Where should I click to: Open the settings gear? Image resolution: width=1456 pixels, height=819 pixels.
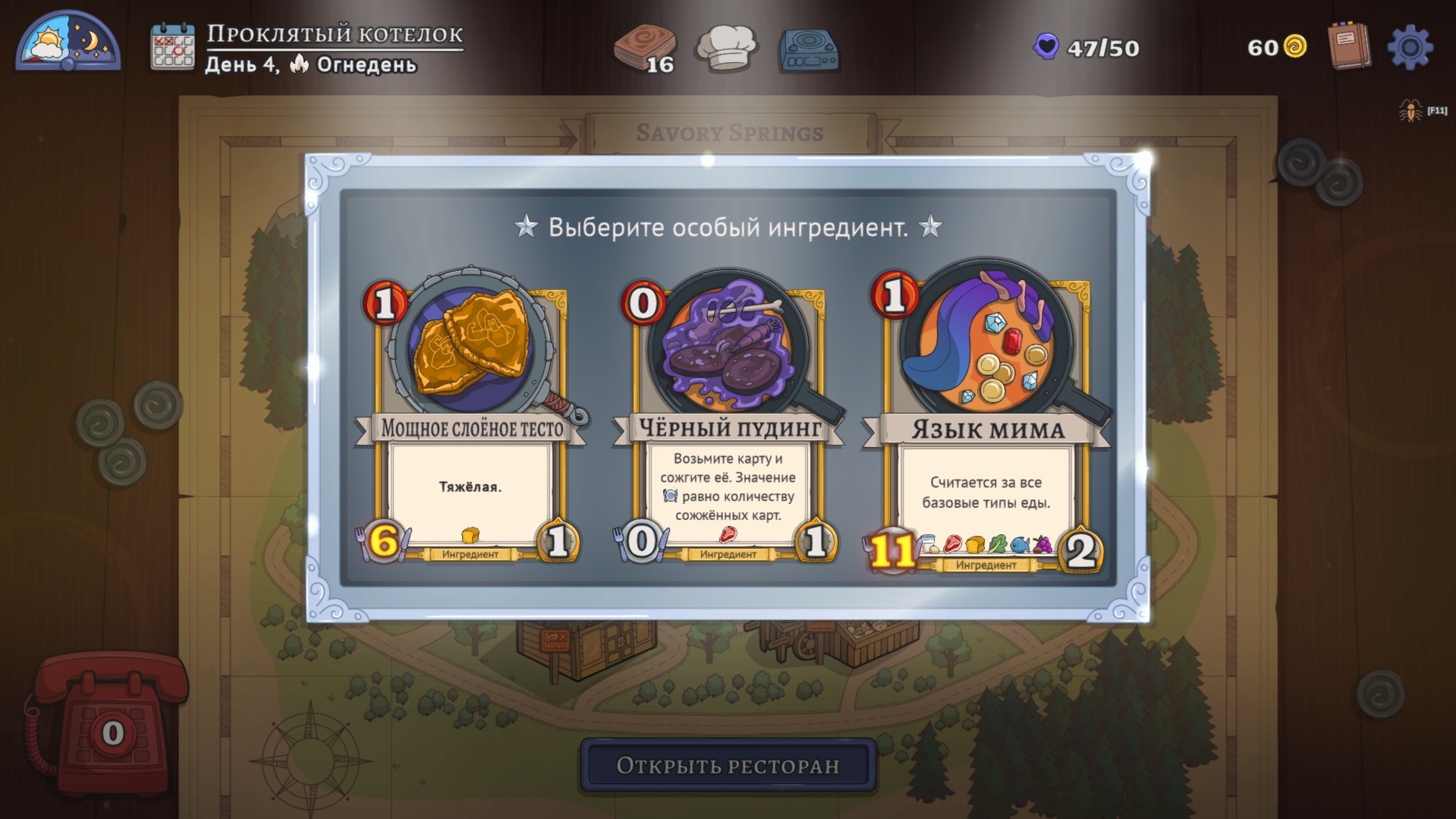(x=1410, y=48)
